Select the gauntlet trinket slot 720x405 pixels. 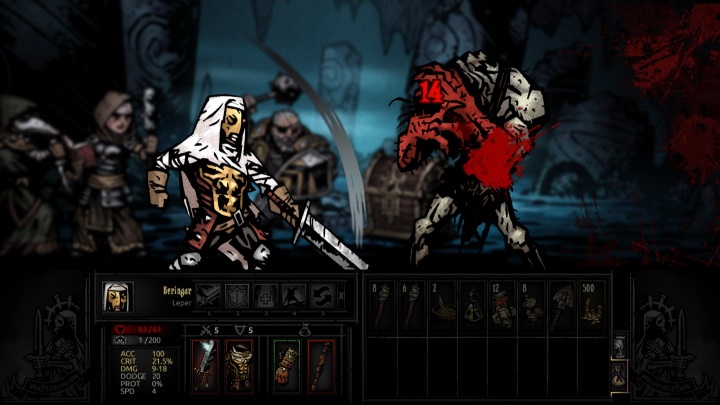click(x=287, y=365)
